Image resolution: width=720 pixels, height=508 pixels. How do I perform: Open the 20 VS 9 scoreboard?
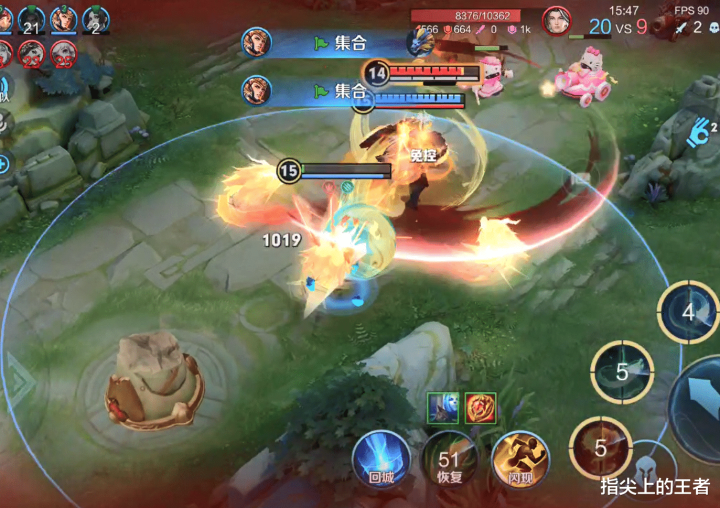click(x=617, y=27)
